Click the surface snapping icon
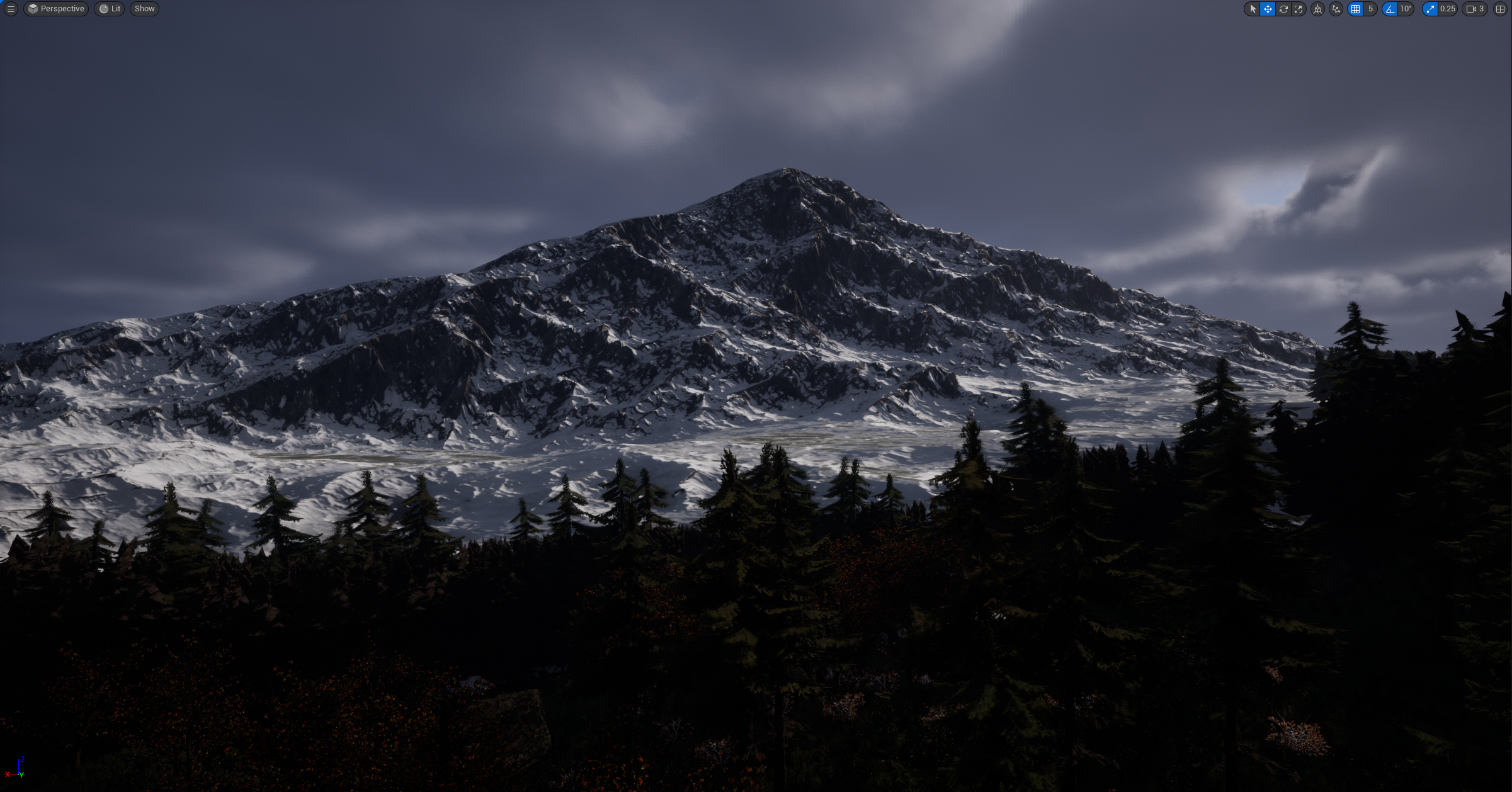Image resolution: width=1512 pixels, height=792 pixels. point(1336,9)
